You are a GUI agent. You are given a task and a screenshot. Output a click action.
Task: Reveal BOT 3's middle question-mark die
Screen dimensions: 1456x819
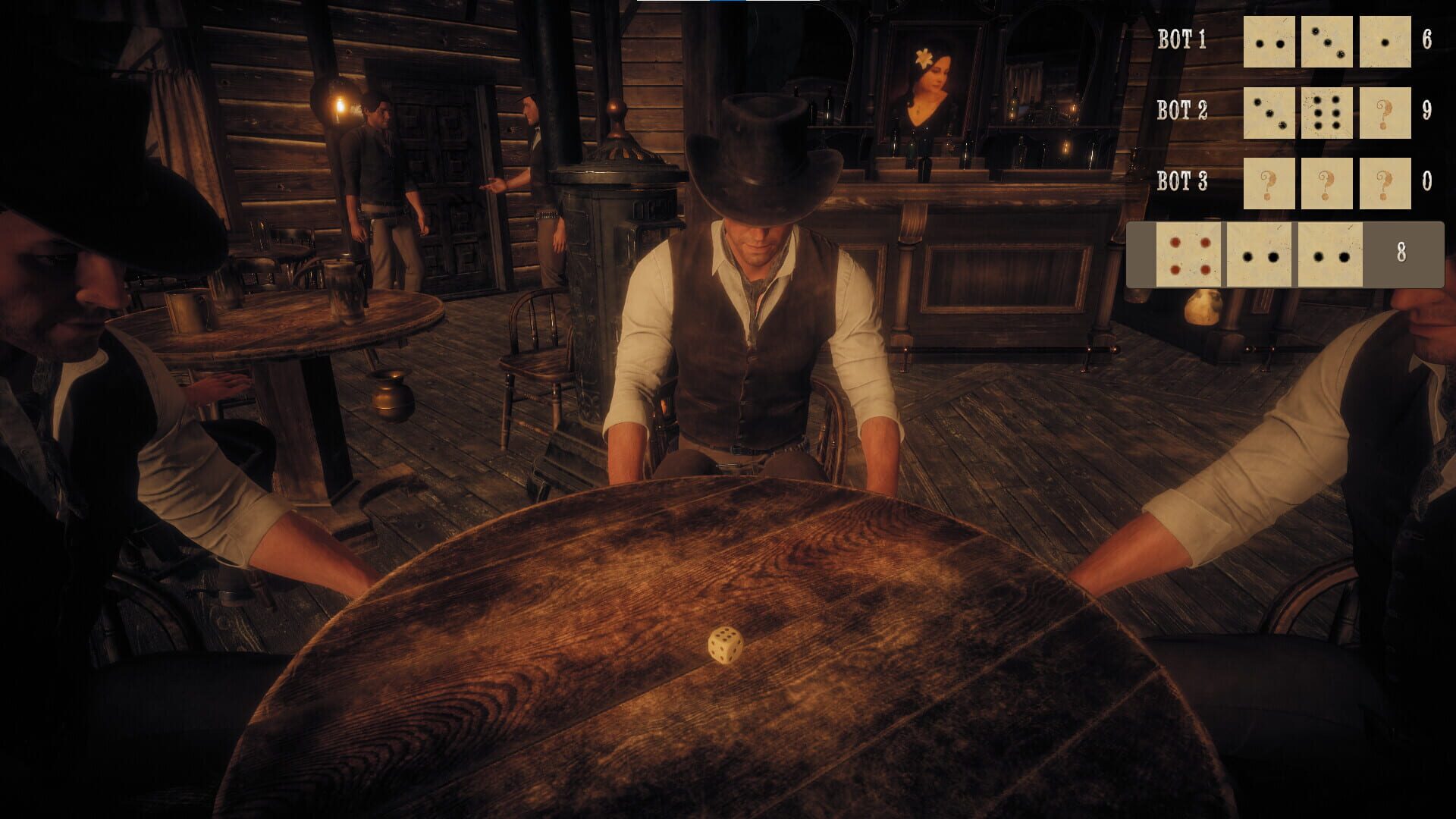pos(1327,184)
